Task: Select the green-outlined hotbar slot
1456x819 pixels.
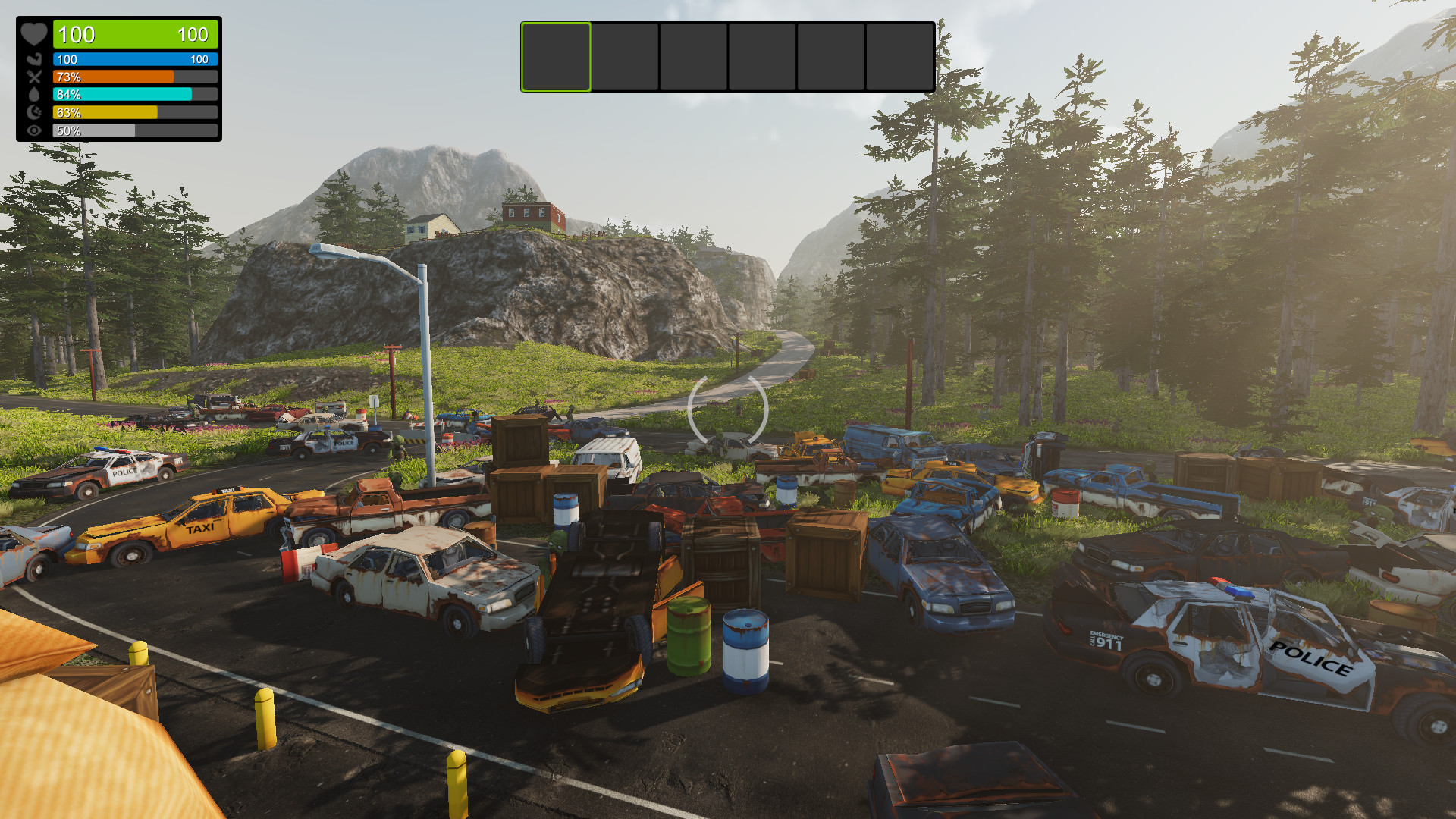Action: [556, 57]
